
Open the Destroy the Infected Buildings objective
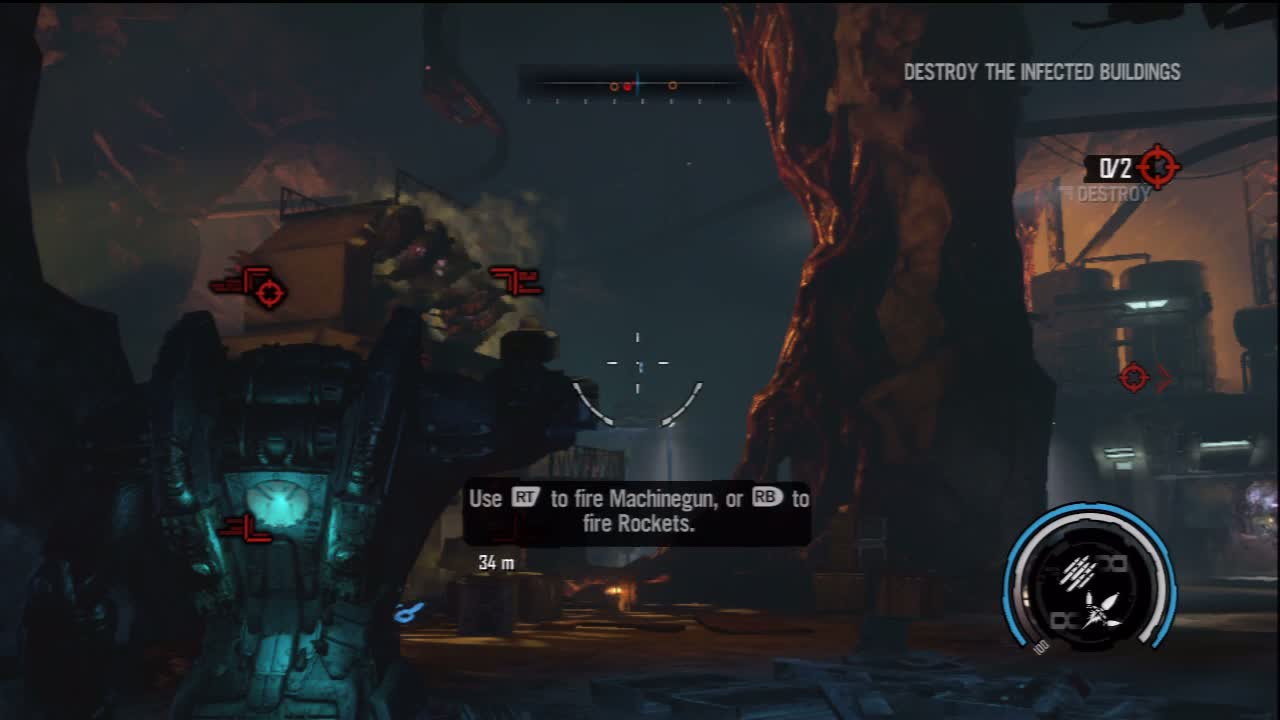[x=1042, y=72]
